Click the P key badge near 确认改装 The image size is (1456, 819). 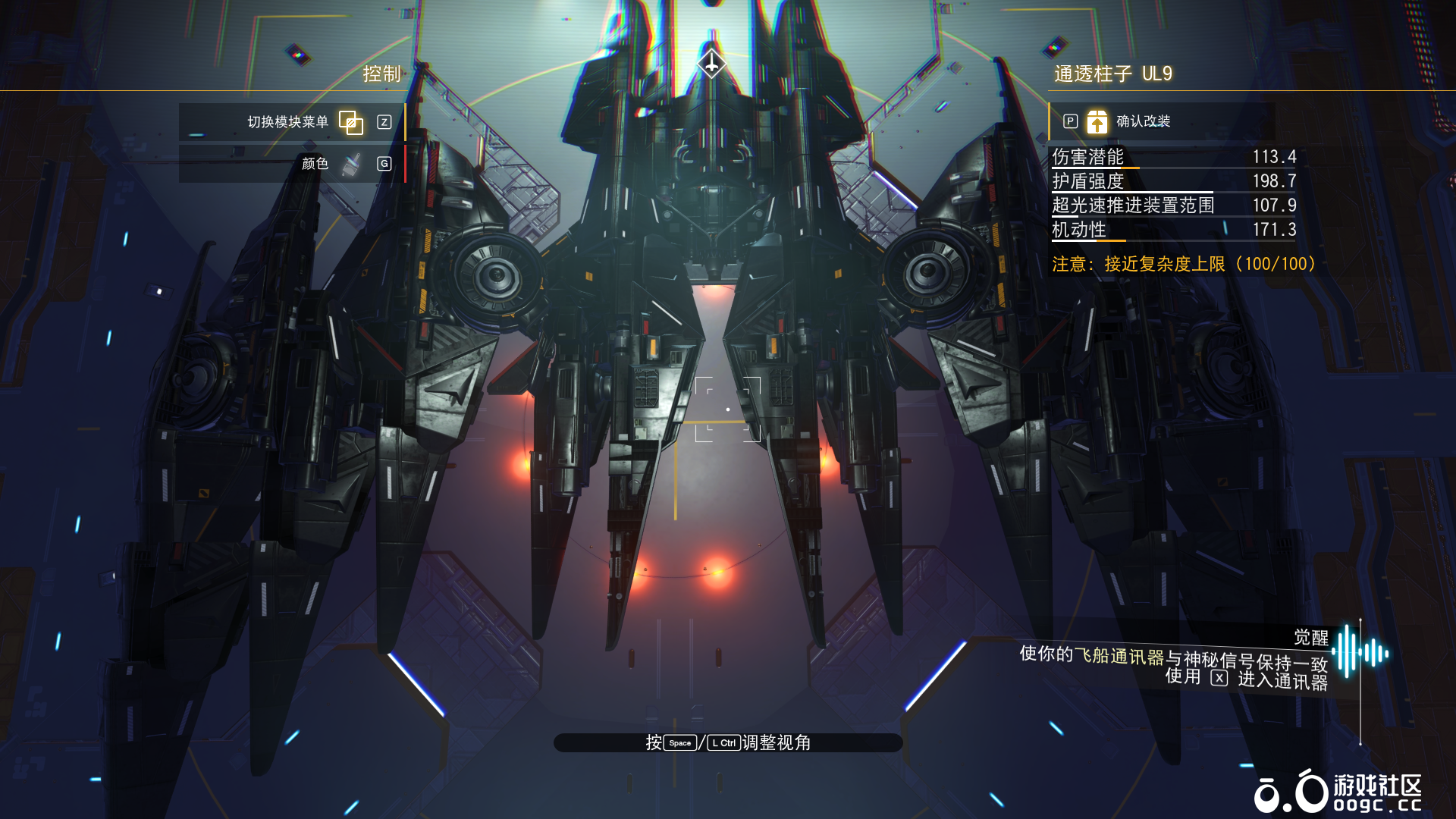1070,121
